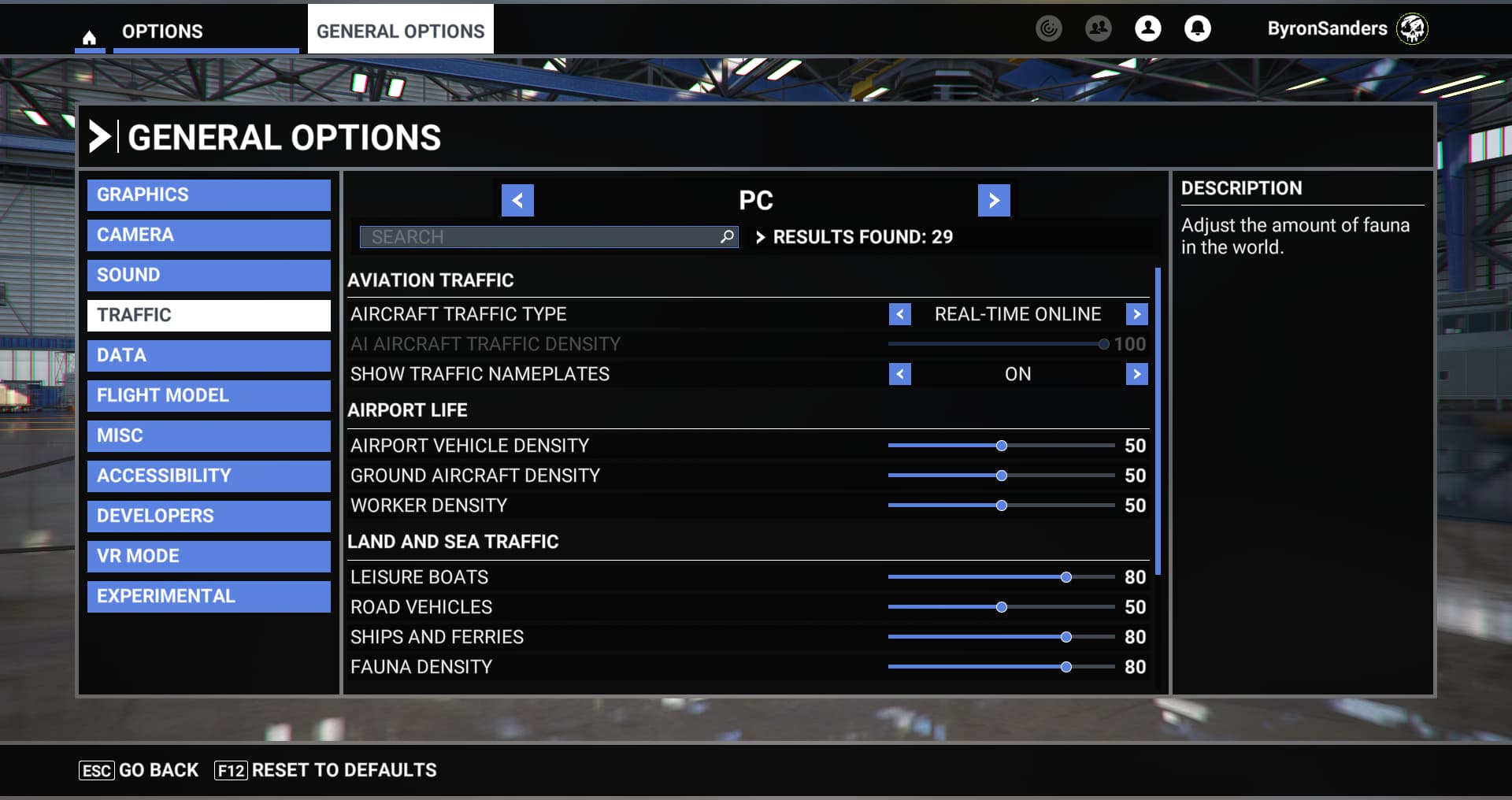This screenshot has height=800, width=1512.
Task: Adjust the FAUNA DENSITY slider
Action: 1067,667
